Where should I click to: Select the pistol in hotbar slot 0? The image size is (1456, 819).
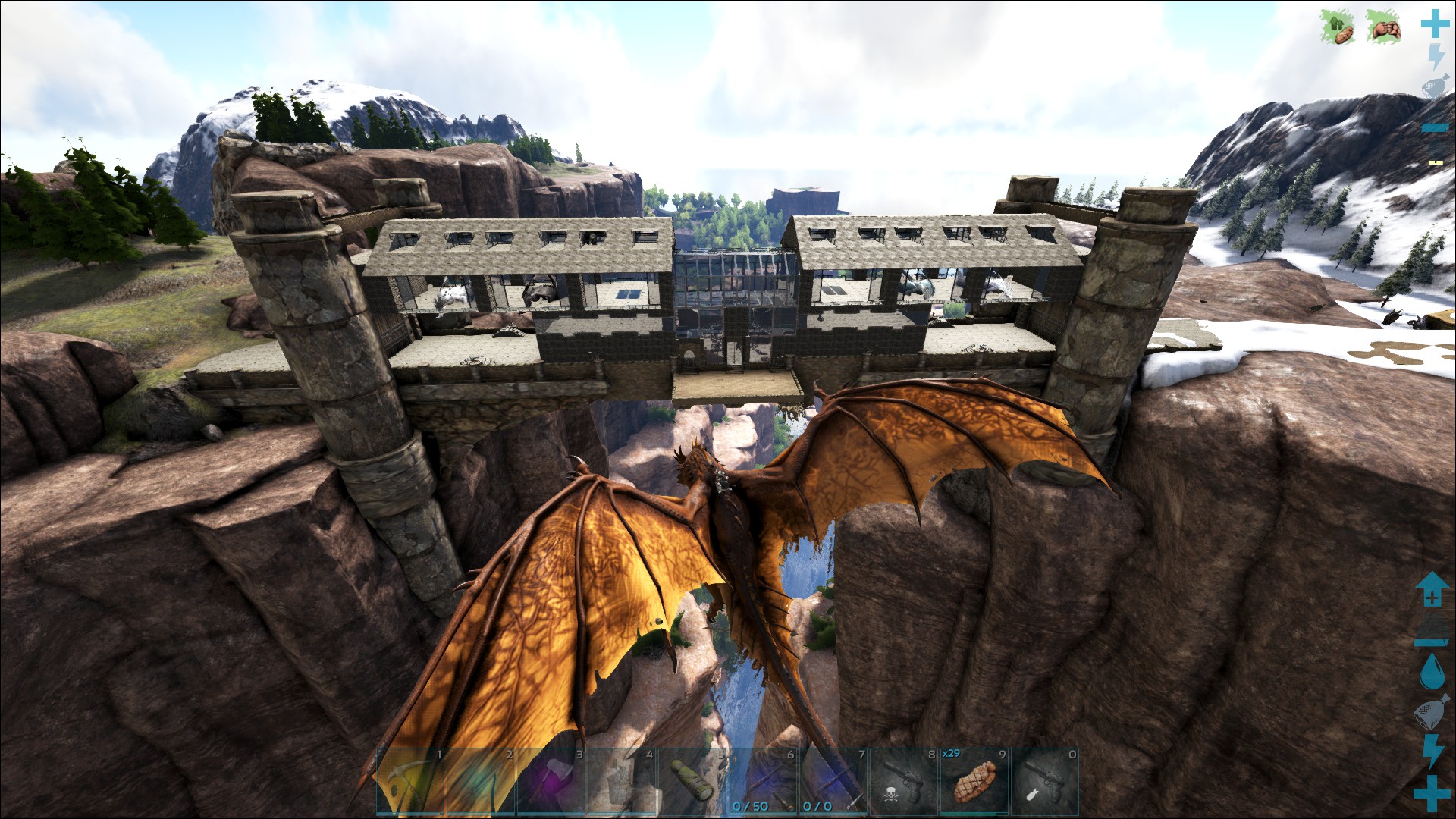[x=1045, y=781]
